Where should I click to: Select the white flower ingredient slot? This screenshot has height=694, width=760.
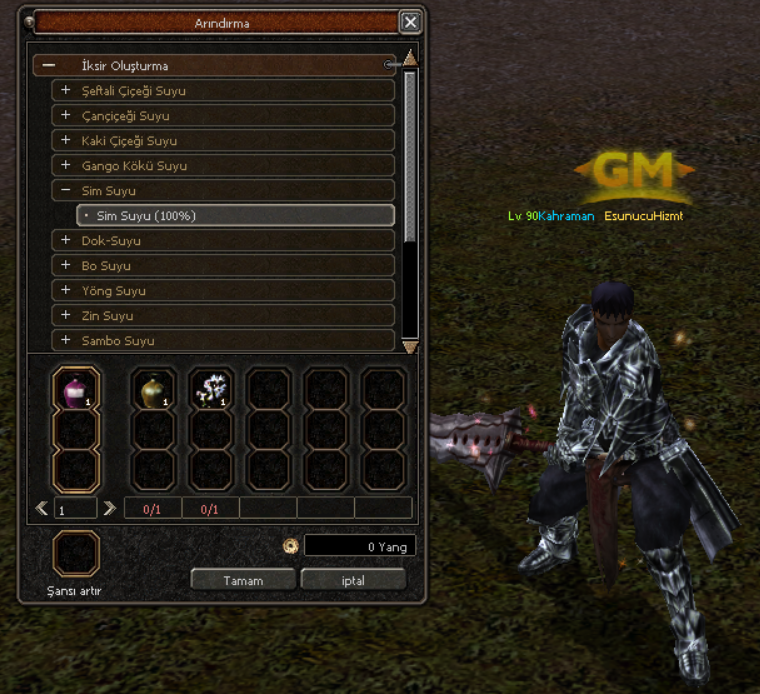click(211, 389)
